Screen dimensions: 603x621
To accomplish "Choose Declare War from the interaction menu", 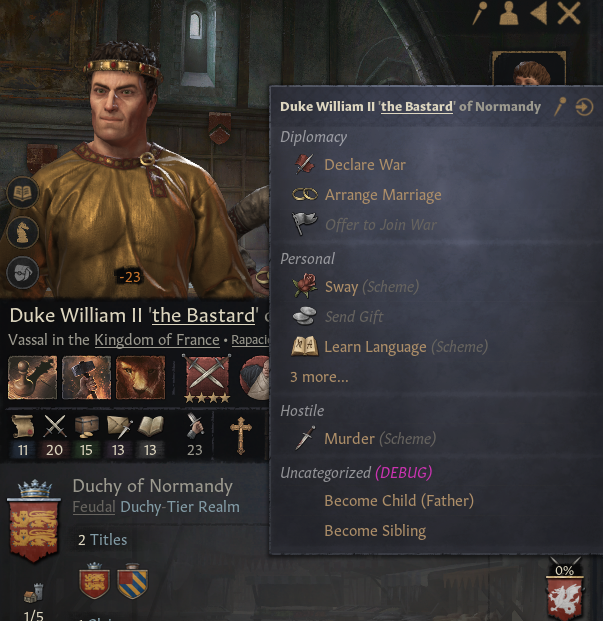I will [x=365, y=165].
